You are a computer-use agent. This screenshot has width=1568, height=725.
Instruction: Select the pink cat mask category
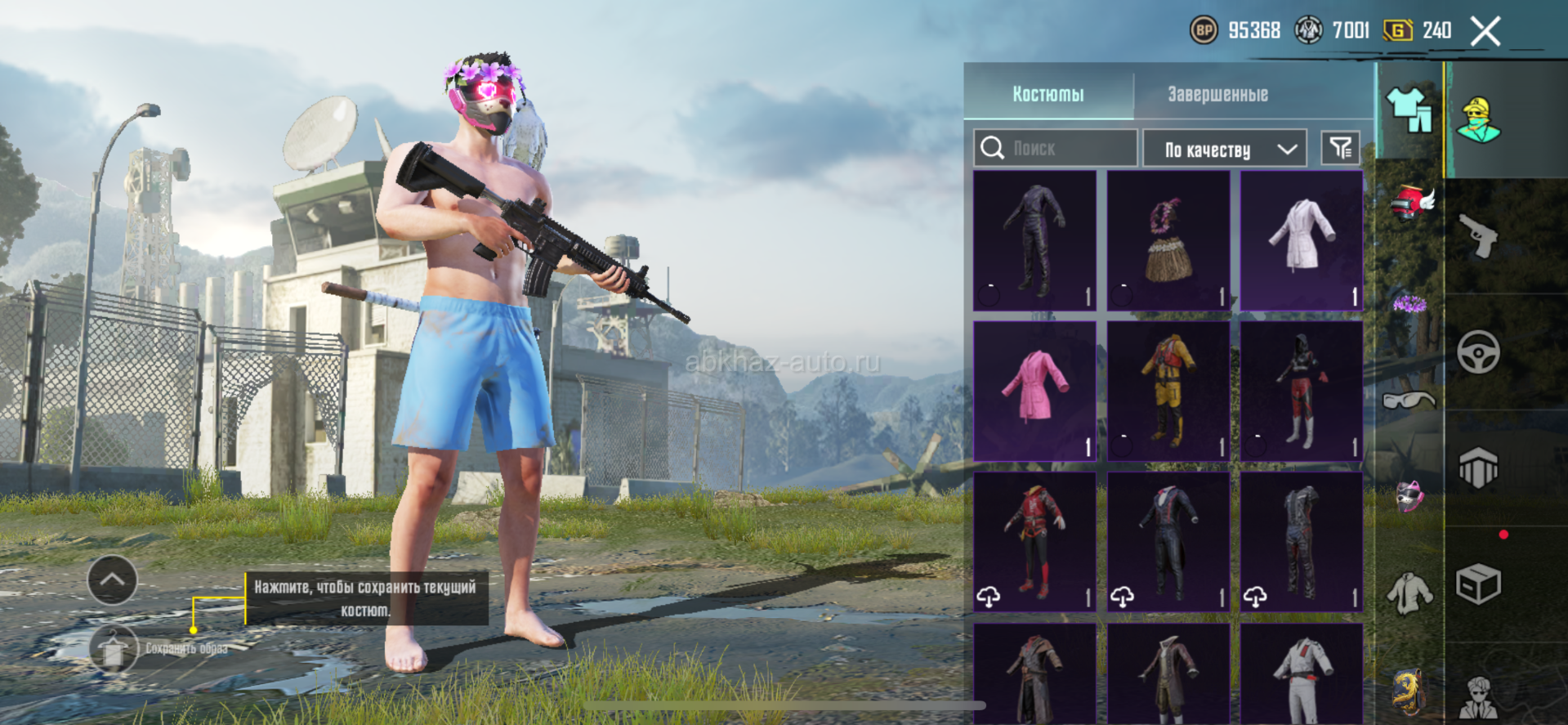point(1409,496)
